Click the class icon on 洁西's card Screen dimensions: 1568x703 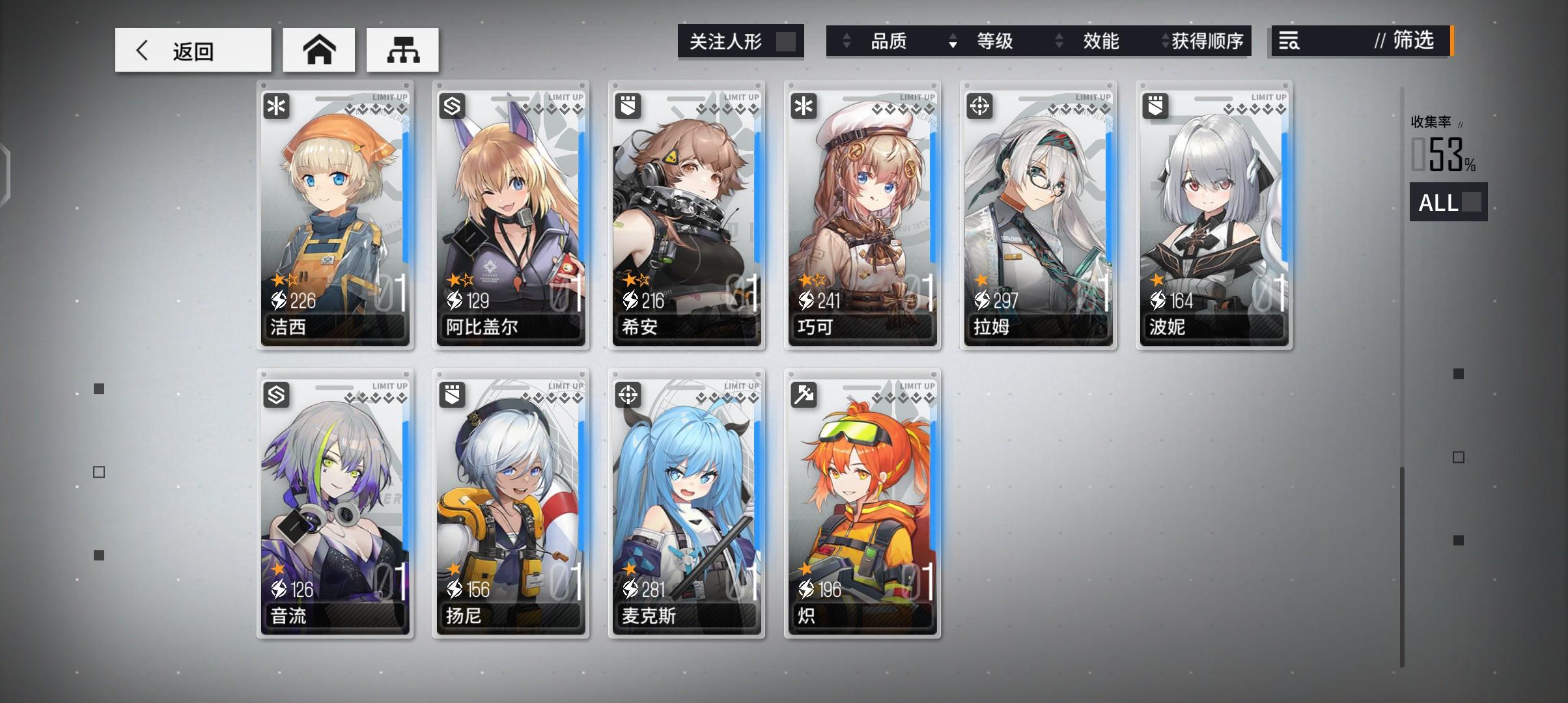coord(277,106)
